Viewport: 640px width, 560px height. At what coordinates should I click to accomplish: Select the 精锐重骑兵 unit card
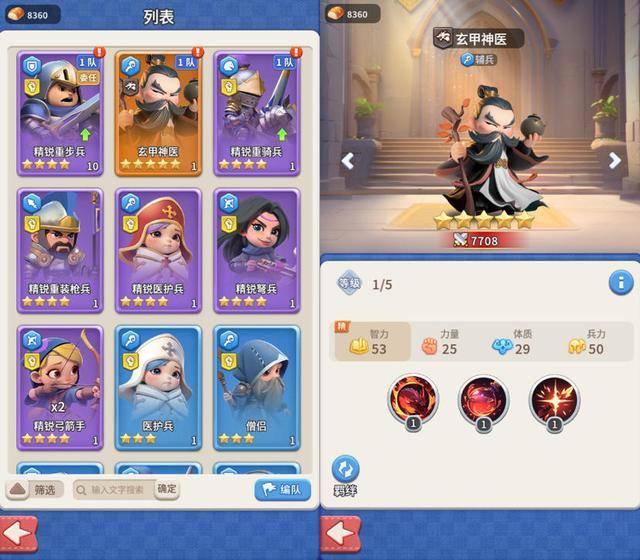pyautogui.click(x=256, y=111)
